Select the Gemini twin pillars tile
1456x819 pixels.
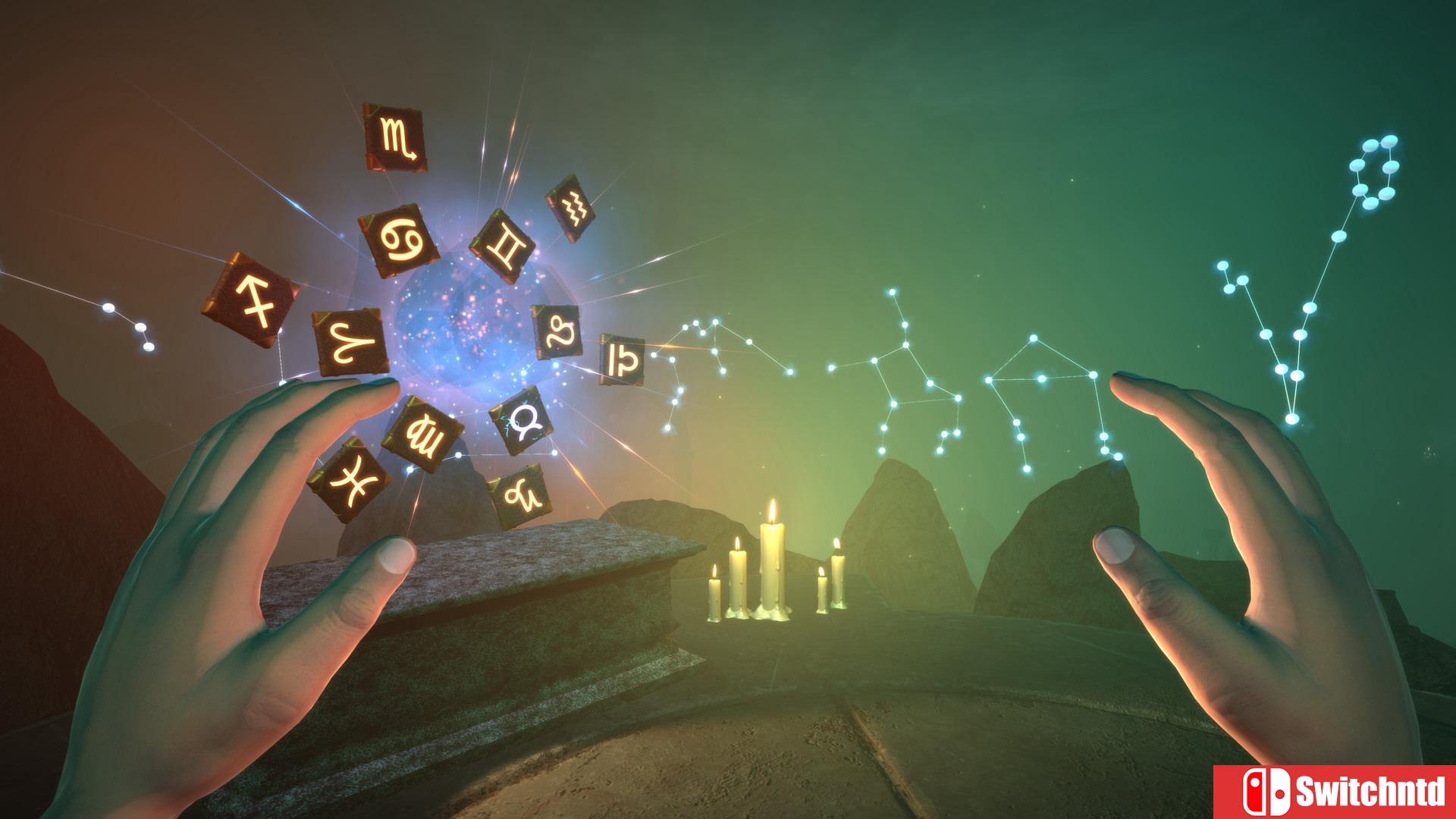503,246
